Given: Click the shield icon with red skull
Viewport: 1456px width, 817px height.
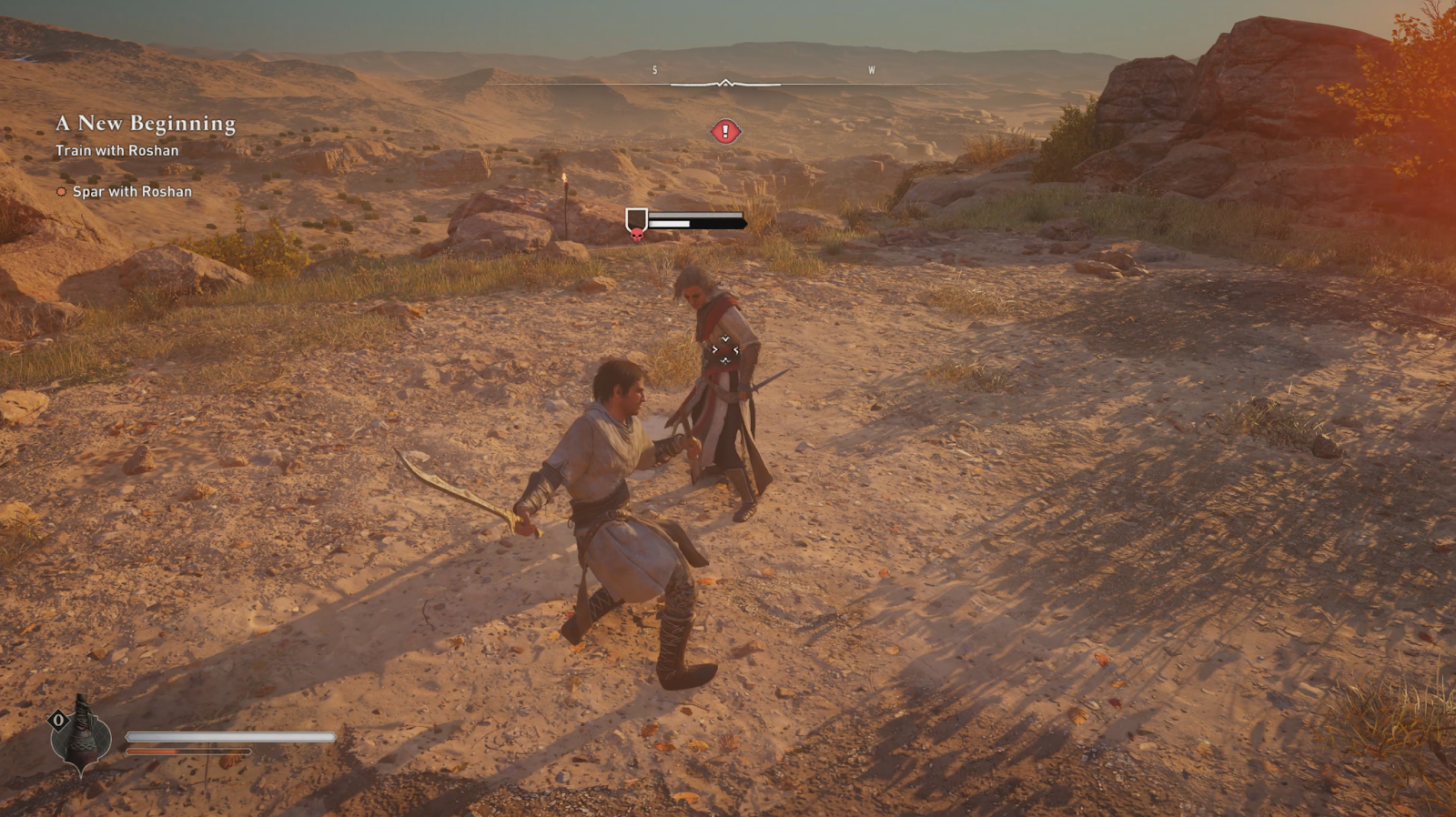Looking at the screenshot, I should [636, 224].
